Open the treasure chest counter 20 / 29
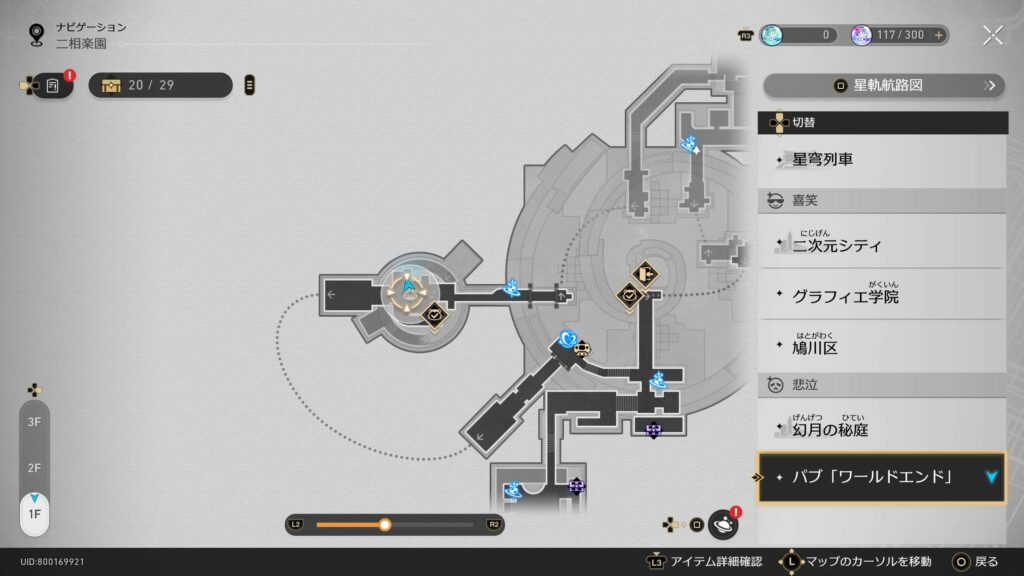The width and height of the screenshot is (1024, 576). click(x=160, y=85)
